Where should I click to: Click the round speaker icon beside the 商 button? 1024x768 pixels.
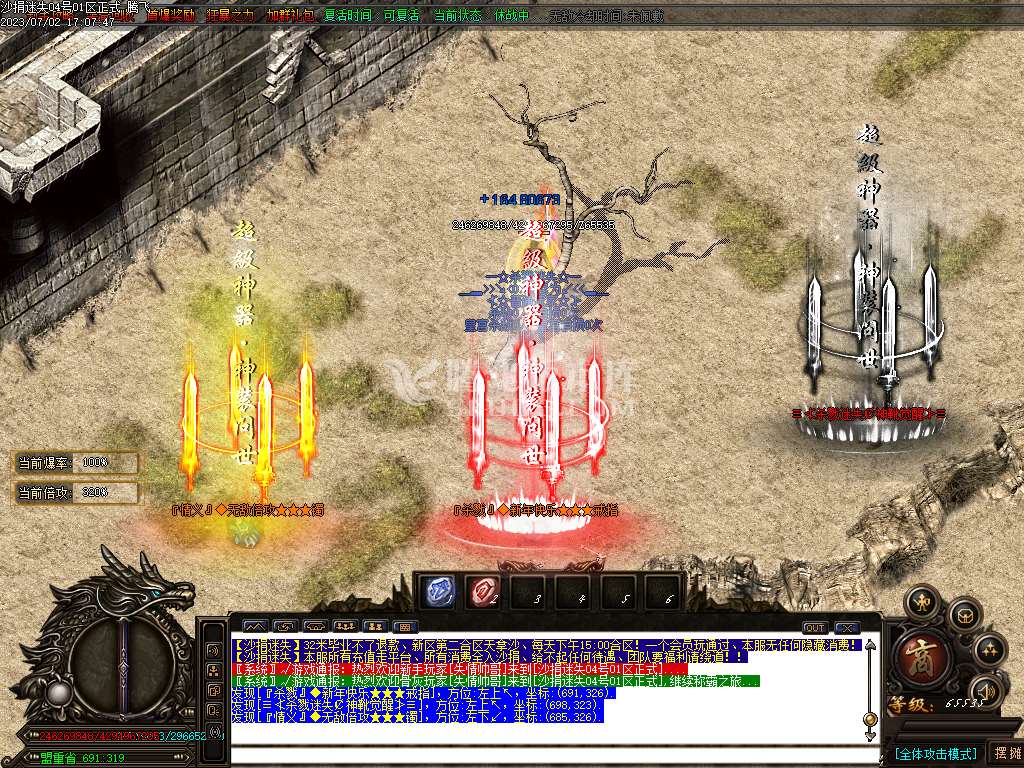[986, 689]
